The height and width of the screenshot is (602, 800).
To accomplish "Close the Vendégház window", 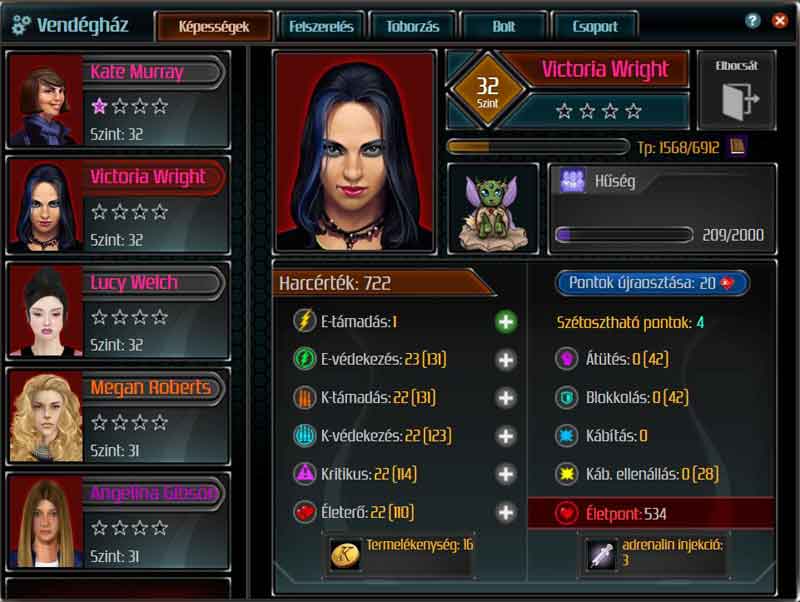I will (x=780, y=20).
